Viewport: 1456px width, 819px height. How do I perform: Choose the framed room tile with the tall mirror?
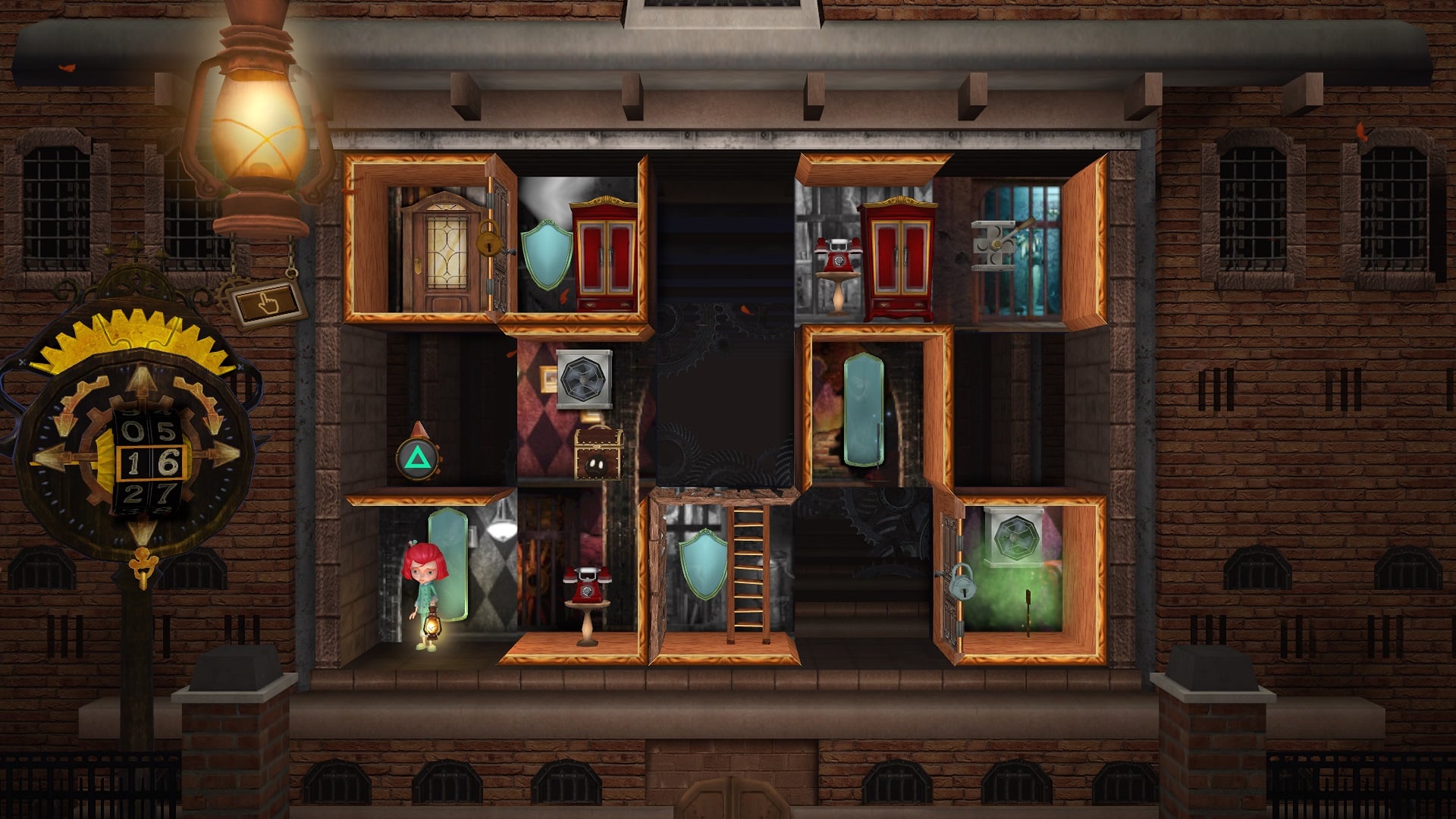coord(872,409)
